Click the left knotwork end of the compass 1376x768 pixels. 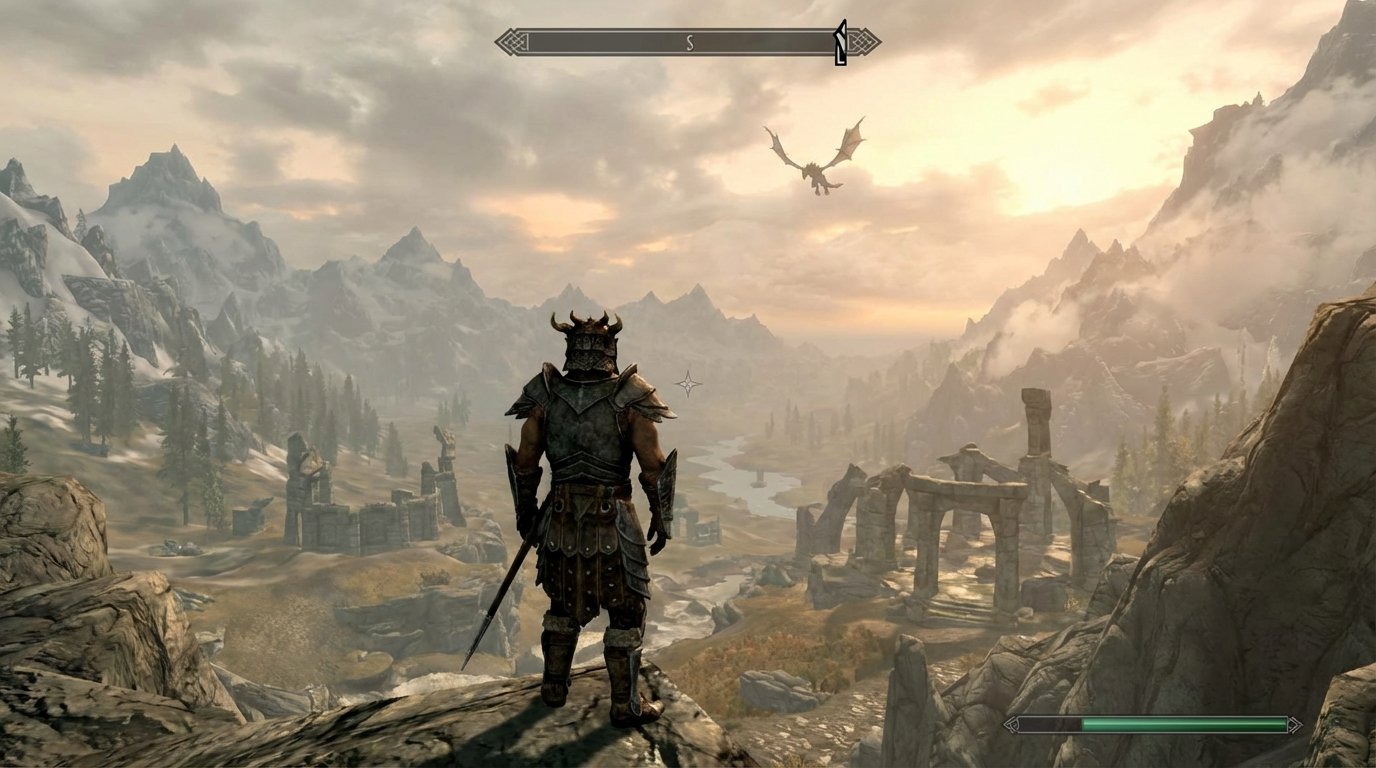(x=510, y=42)
